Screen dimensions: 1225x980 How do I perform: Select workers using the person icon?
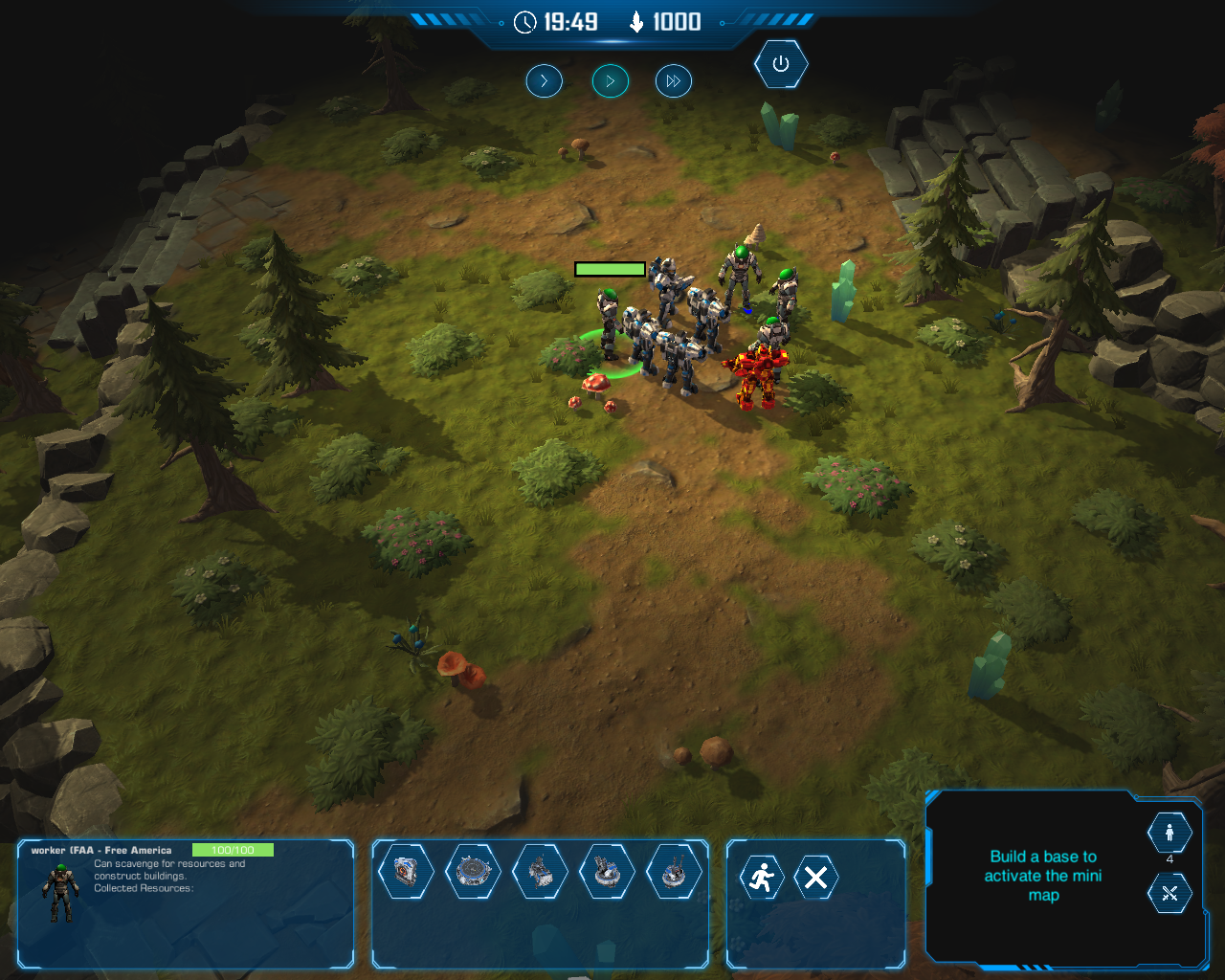pos(1169,833)
